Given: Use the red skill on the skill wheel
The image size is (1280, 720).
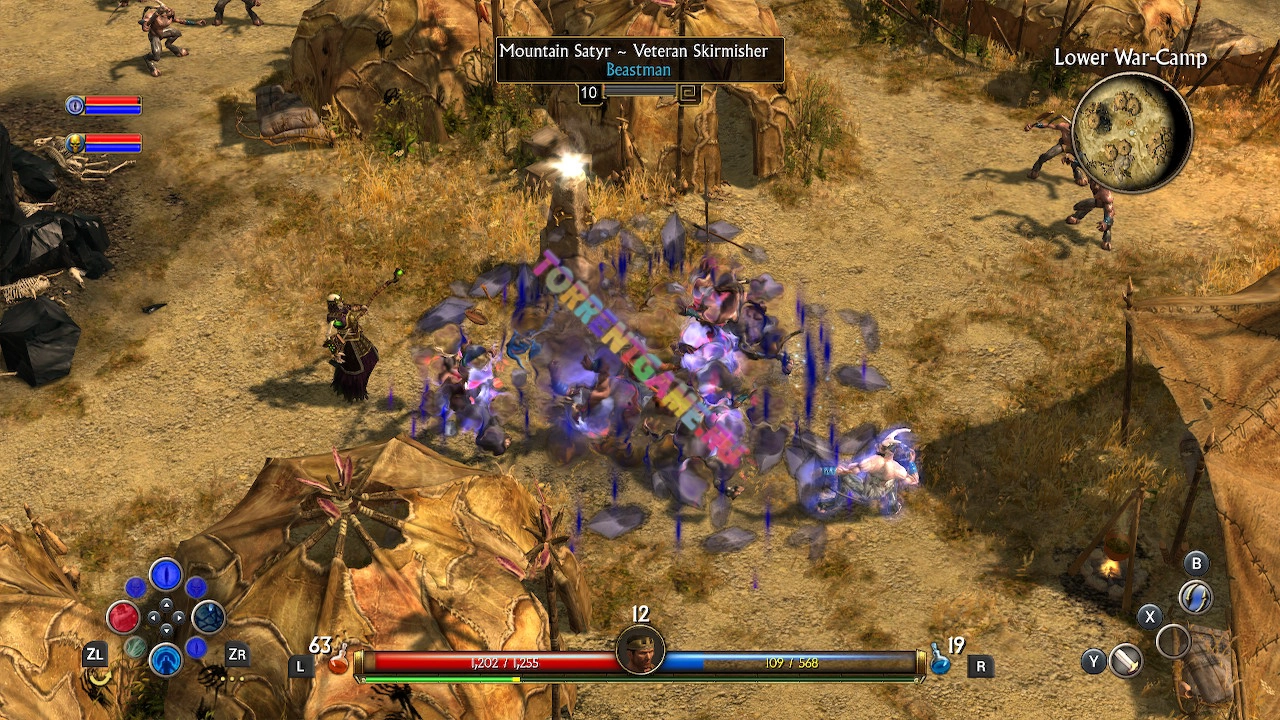Looking at the screenshot, I should 123,617.
